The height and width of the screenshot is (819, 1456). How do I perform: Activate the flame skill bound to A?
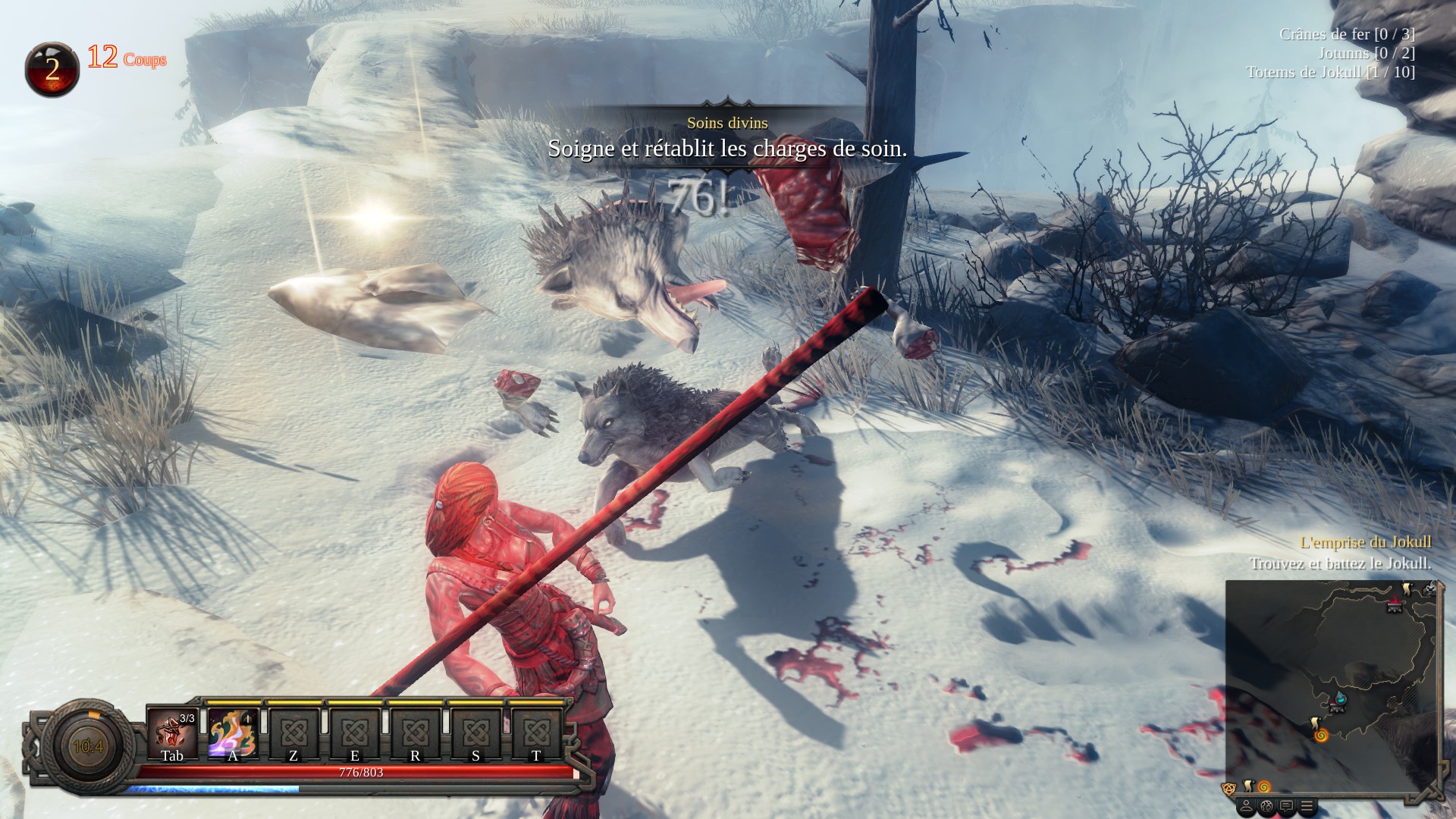pos(232,733)
